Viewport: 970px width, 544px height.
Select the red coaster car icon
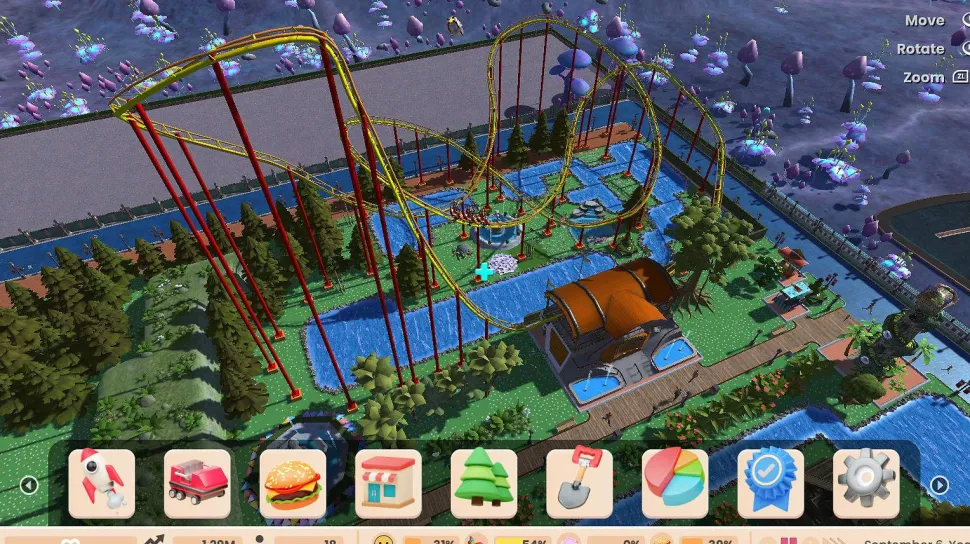click(x=197, y=483)
